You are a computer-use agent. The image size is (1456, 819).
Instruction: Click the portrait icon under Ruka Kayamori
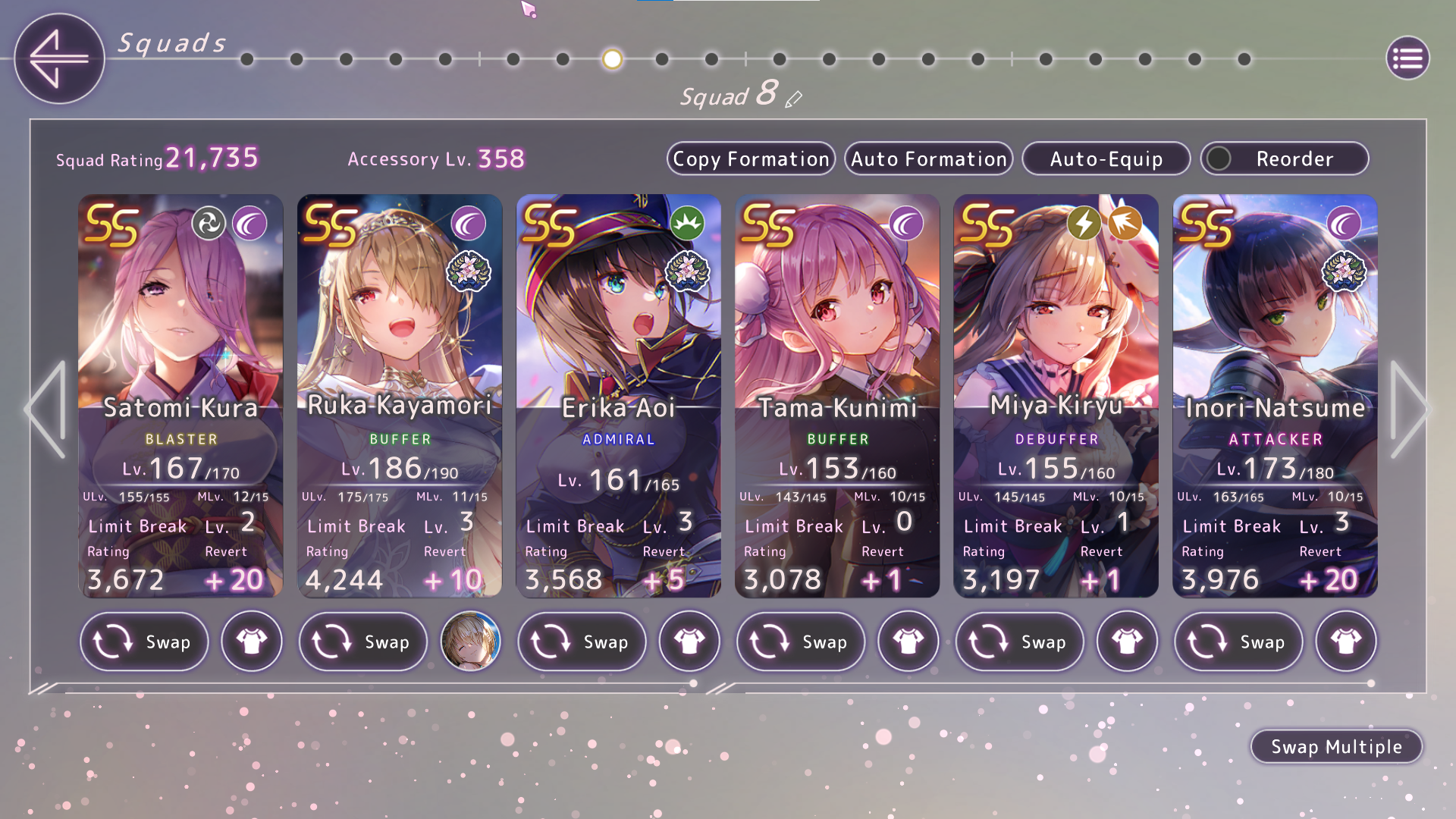[x=470, y=642]
